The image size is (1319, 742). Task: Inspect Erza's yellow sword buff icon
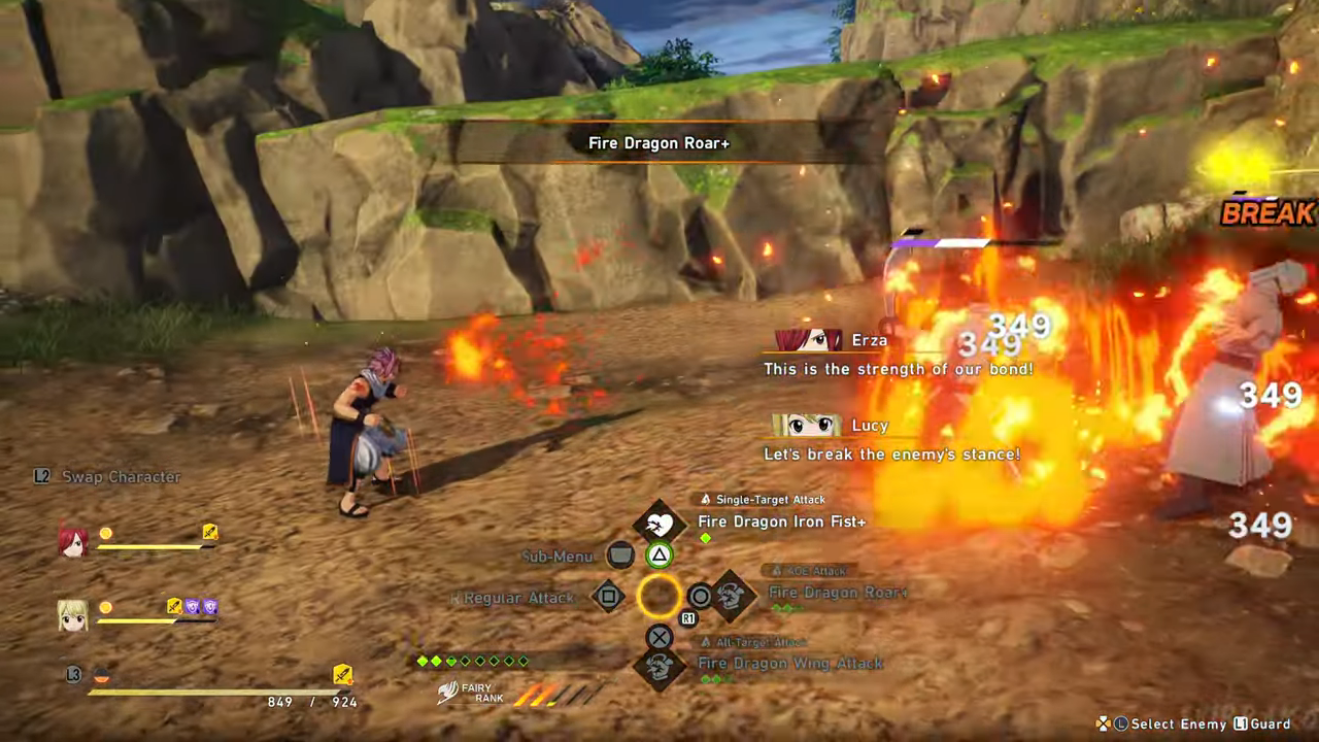(x=210, y=532)
